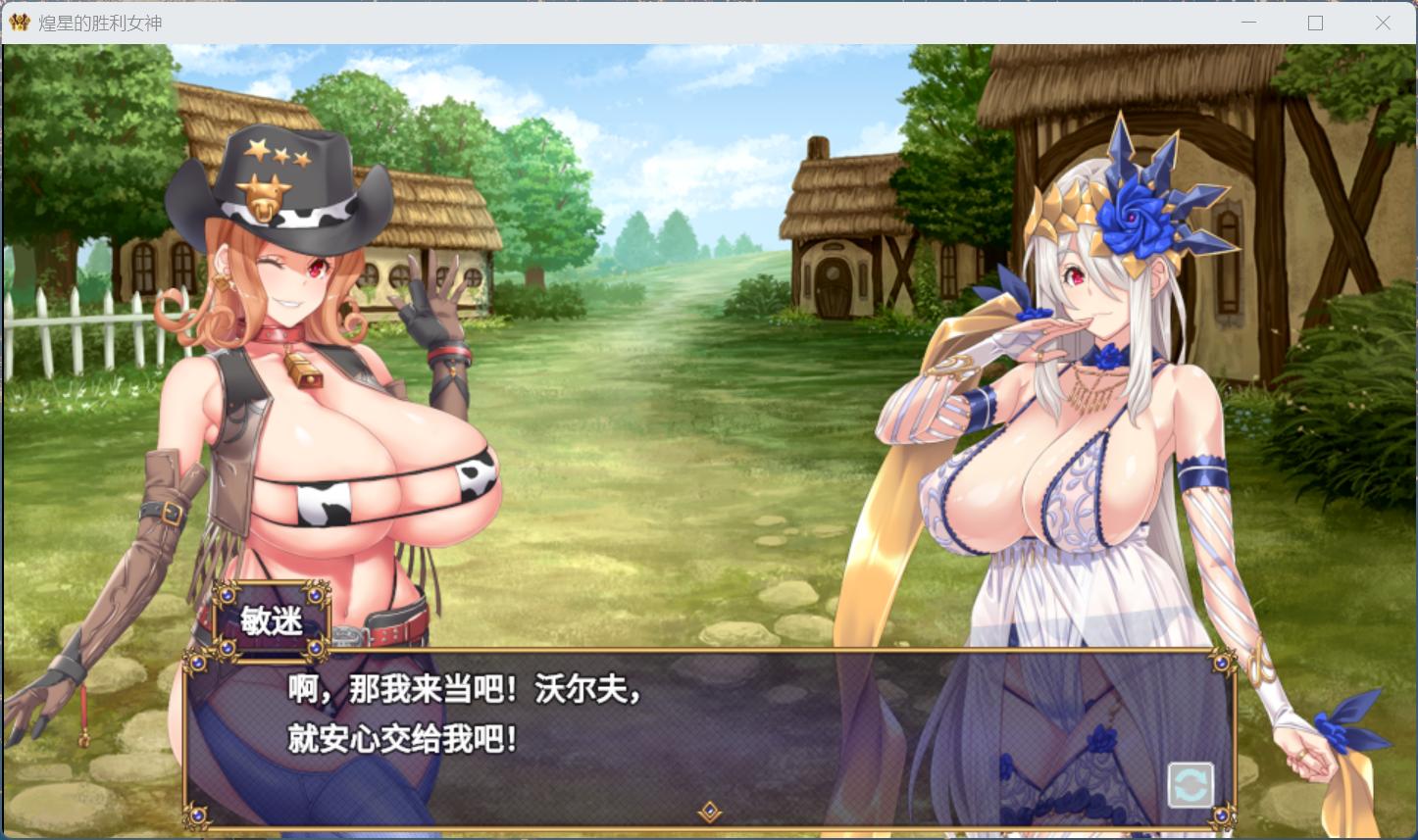Click the game crest icon in title bar
This screenshot has height=840, width=1418.
18,22
